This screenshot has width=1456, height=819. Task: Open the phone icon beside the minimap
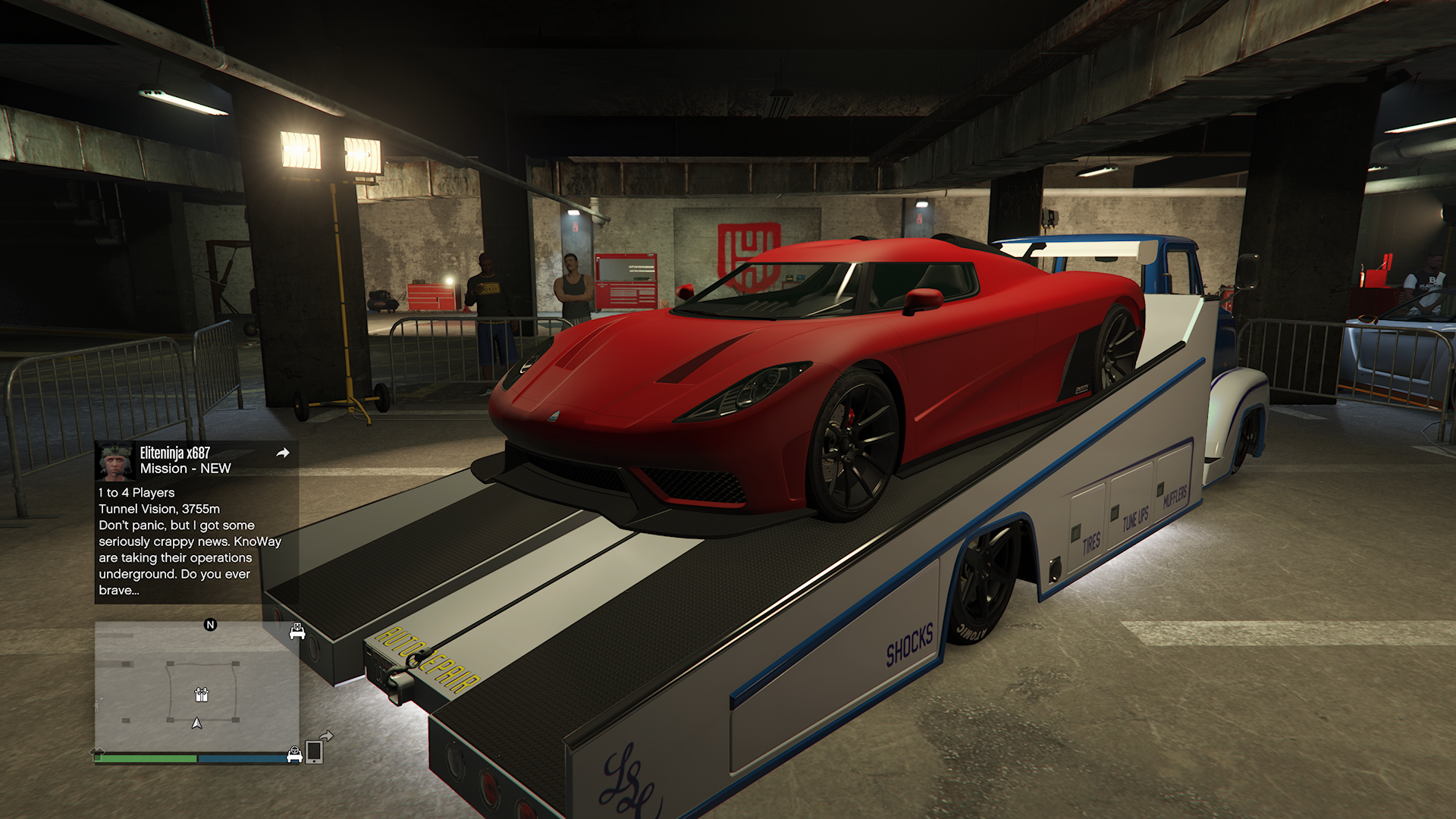point(314,752)
